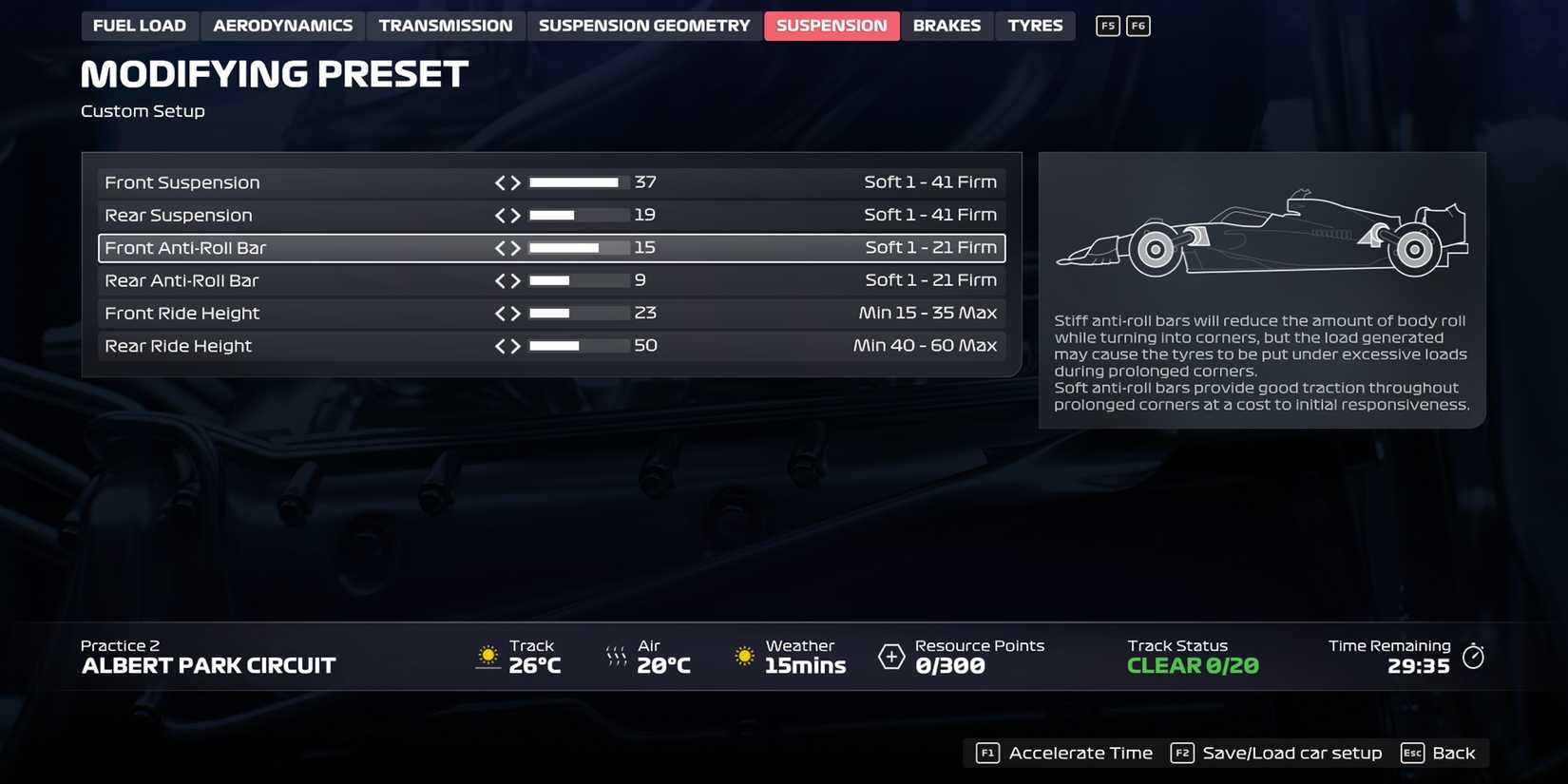Click the Save/Load car setup button
Image resolution: width=1568 pixels, height=784 pixels.
(1292, 752)
